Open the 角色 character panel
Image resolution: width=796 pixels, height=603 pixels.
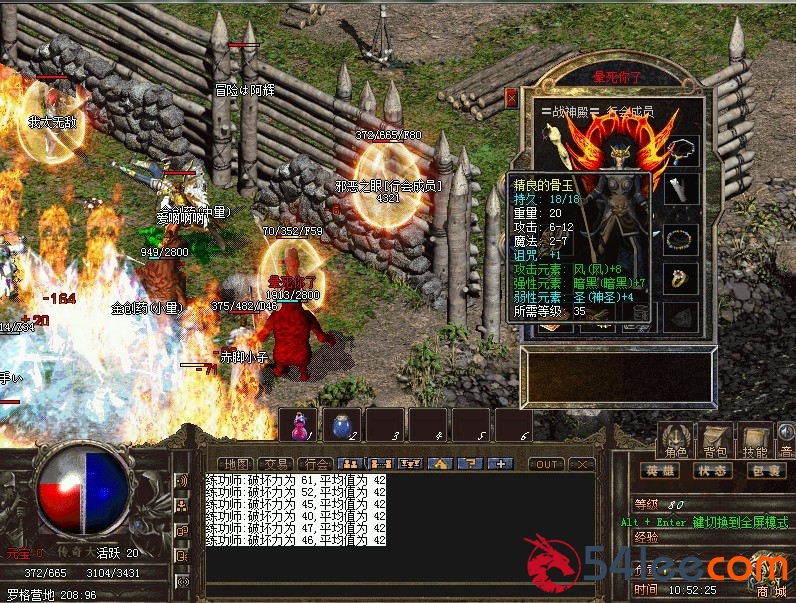(674, 440)
